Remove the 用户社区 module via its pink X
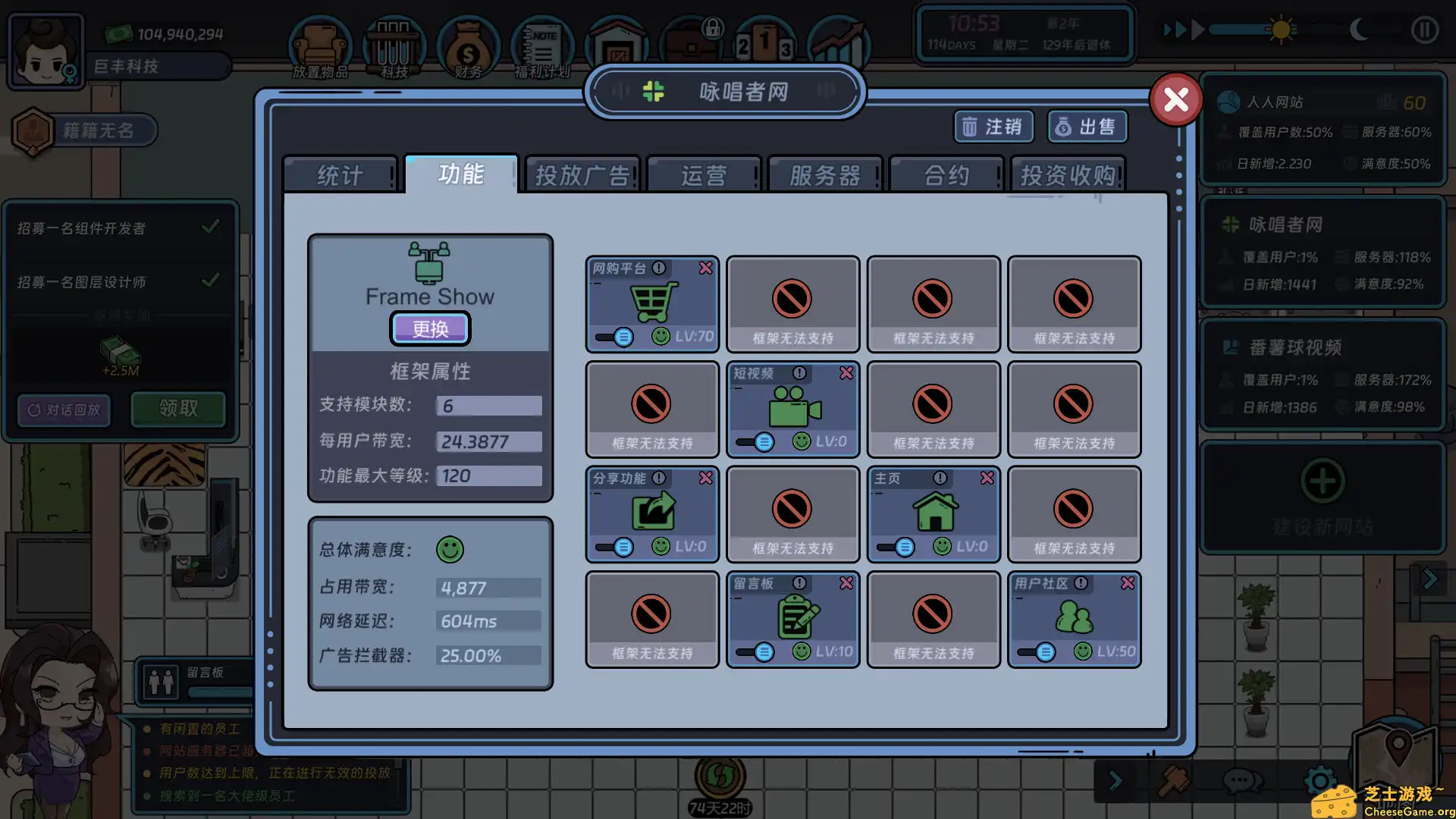The height and width of the screenshot is (819, 1456). point(1128,583)
